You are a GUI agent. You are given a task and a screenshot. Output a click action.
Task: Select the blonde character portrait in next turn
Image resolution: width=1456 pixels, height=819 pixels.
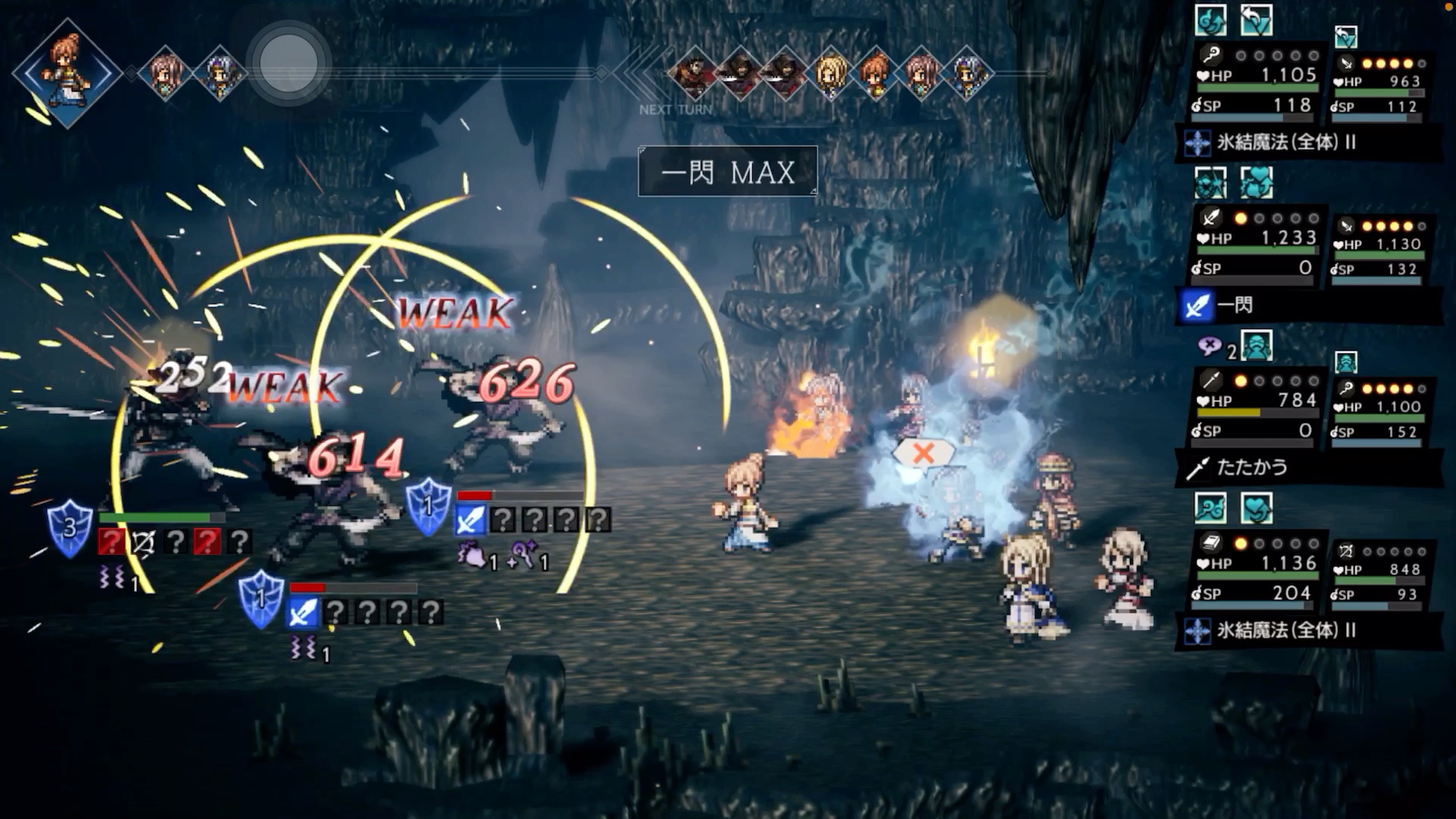click(832, 74)
